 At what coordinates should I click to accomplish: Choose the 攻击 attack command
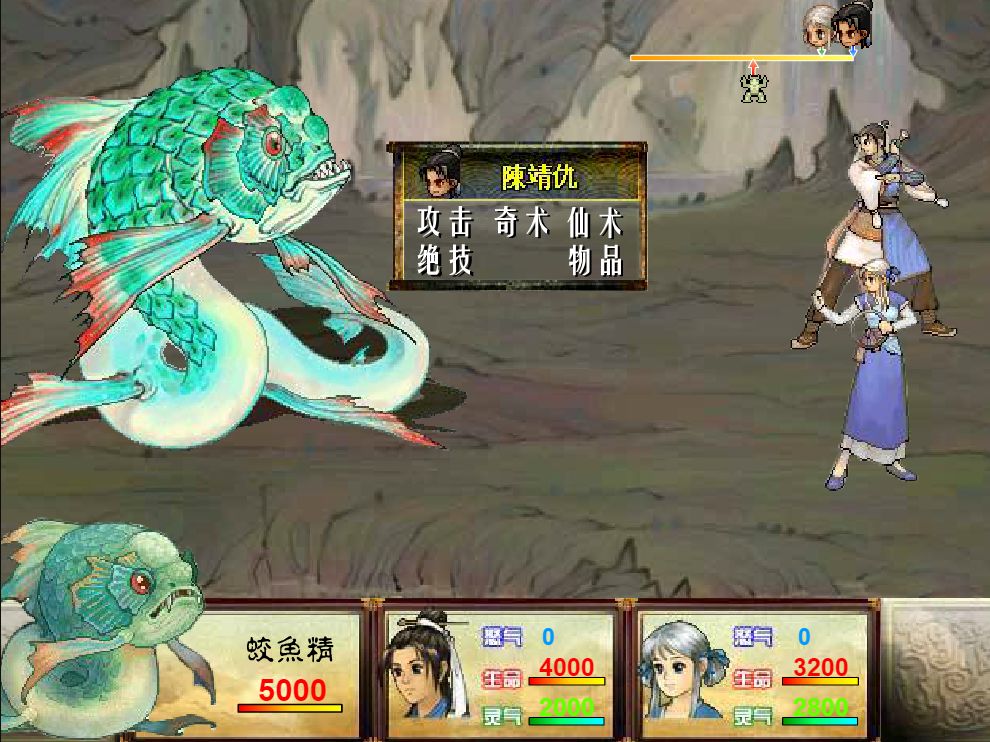coord(445,222)
